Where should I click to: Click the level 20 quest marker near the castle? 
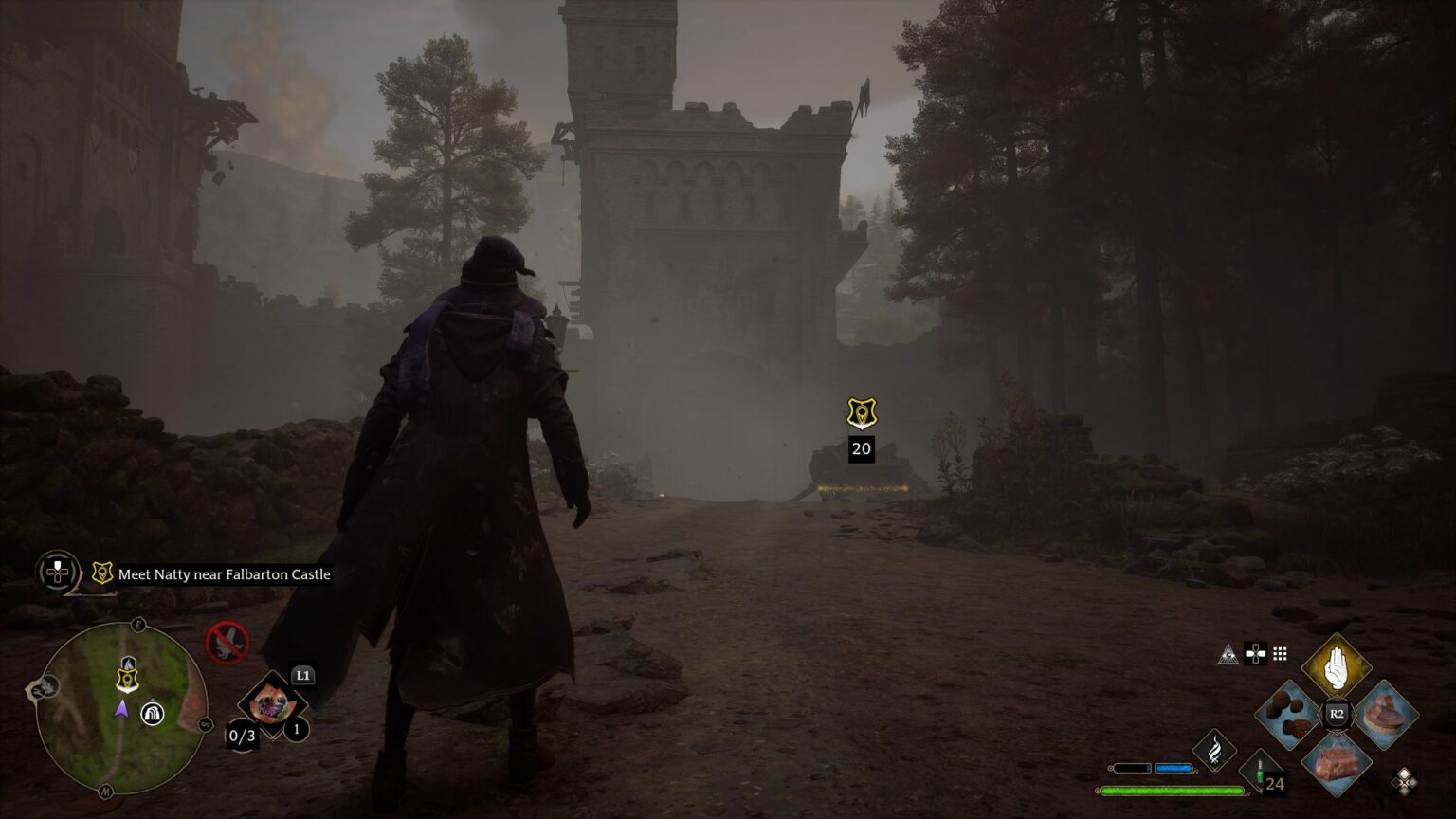[860, 414]
